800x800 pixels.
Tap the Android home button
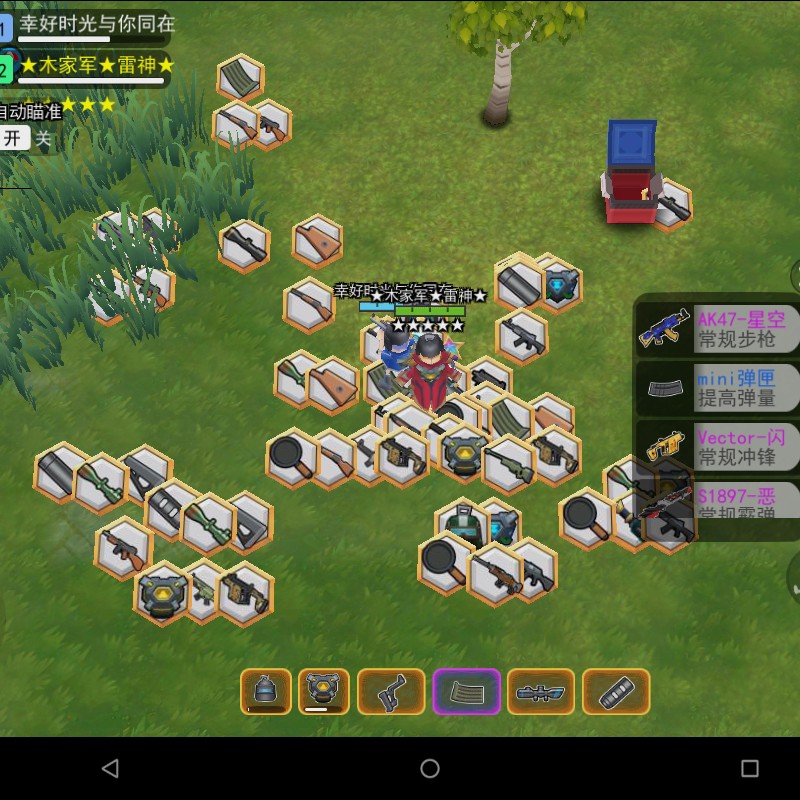click(x=430, y=768)
